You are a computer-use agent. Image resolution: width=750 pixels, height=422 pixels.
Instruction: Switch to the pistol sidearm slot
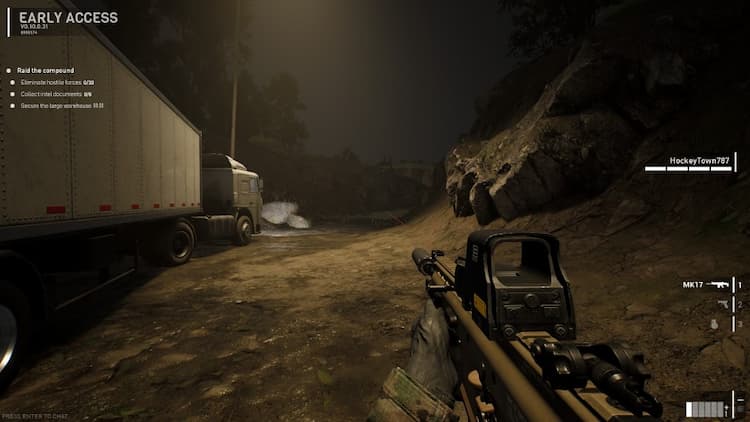coord(723,304)
